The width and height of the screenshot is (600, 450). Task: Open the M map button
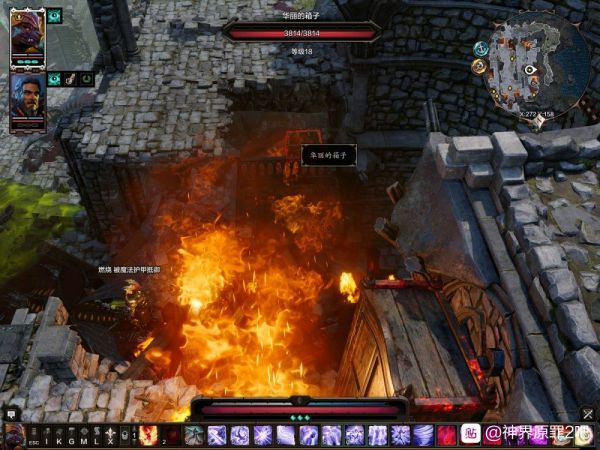click(x=84, y=436)
